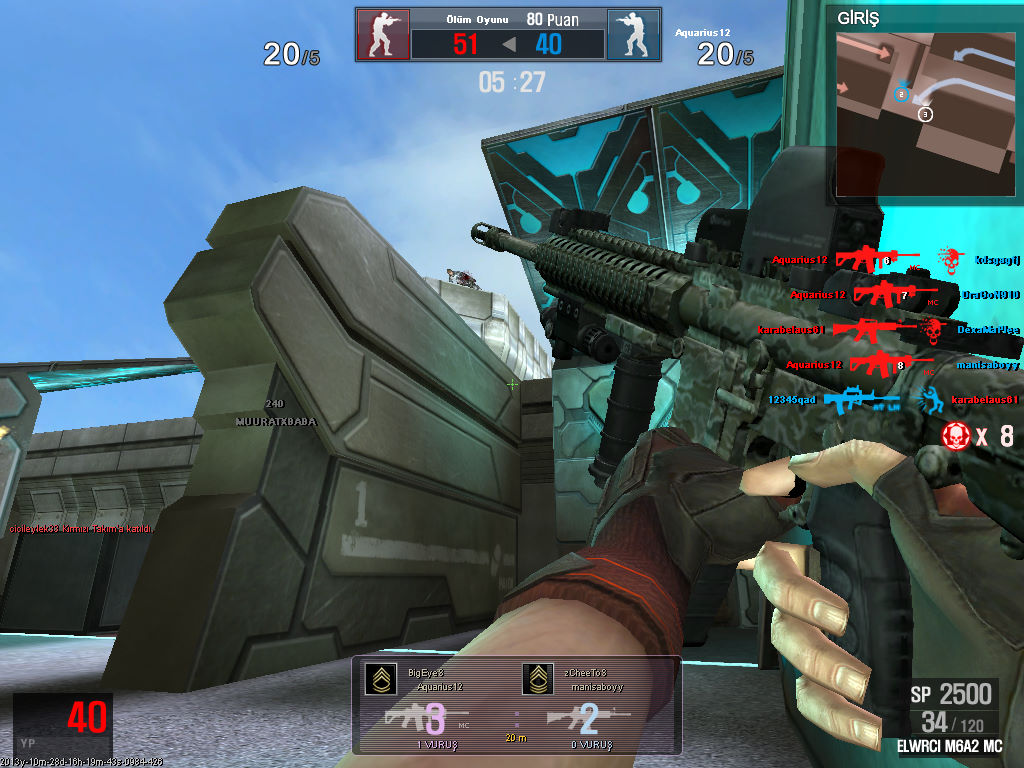The height and width of the screenshot is (768, 1024).
Task: Click the ELWRCI M6A2 MC weapon label
Action: pyautogui.click(x=950, y=746)
